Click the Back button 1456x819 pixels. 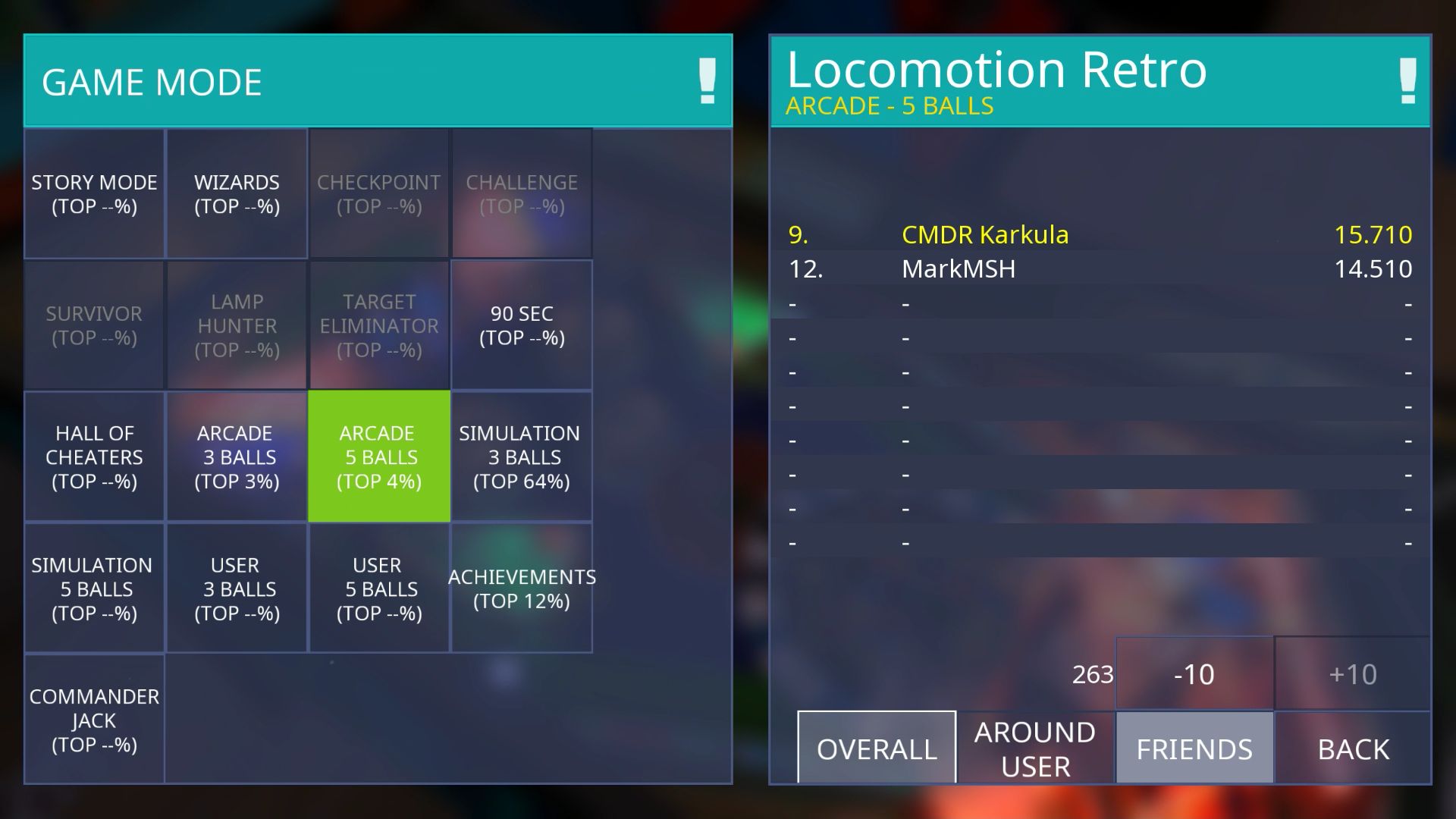coord(1353,748)
